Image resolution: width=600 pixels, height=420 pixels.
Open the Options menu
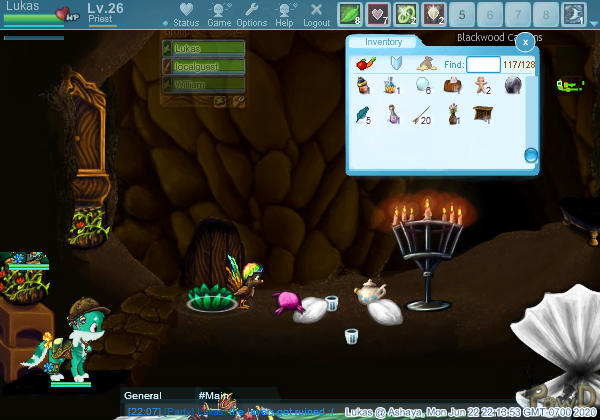point(251,14)
